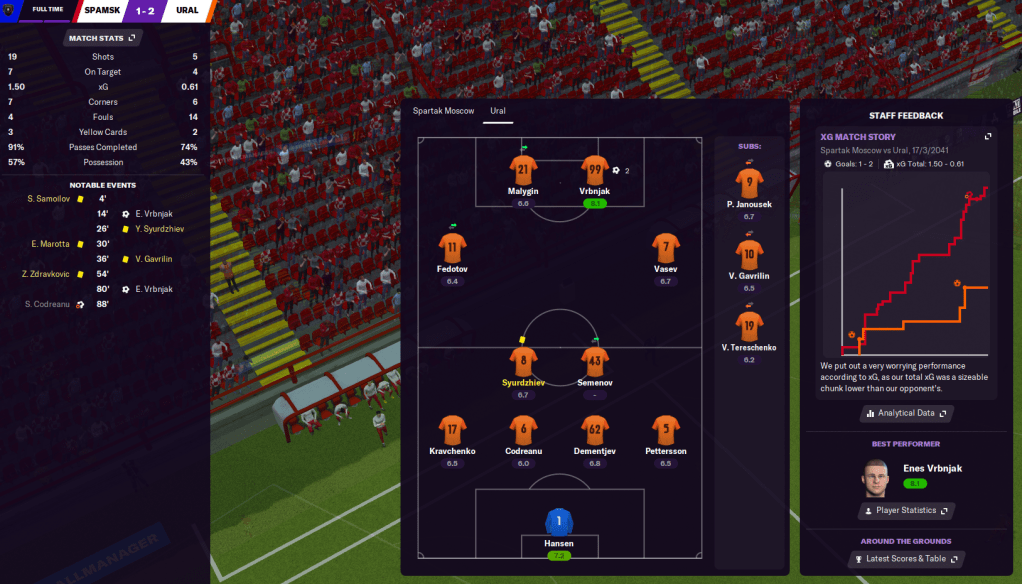Open the Analytical Data view

pyautogui.click(x=906, y=413)
